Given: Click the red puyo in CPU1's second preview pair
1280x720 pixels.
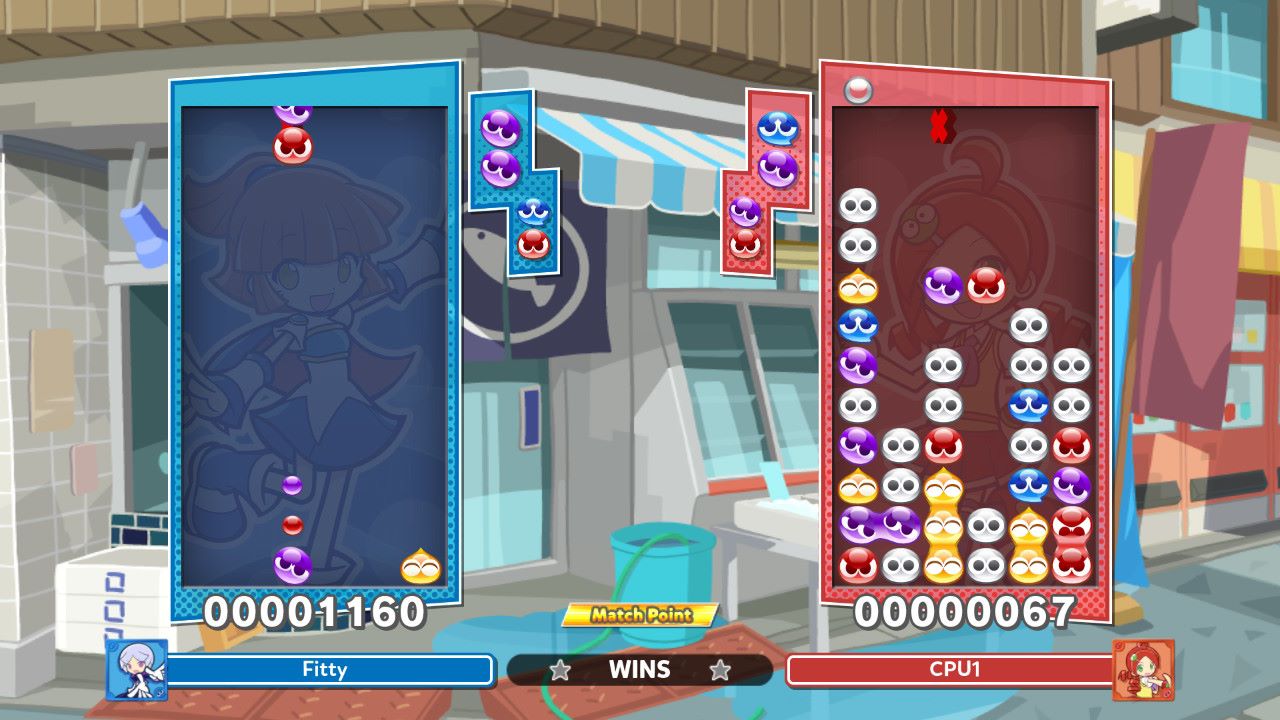Looking at the screenshot, I should 745,241.
